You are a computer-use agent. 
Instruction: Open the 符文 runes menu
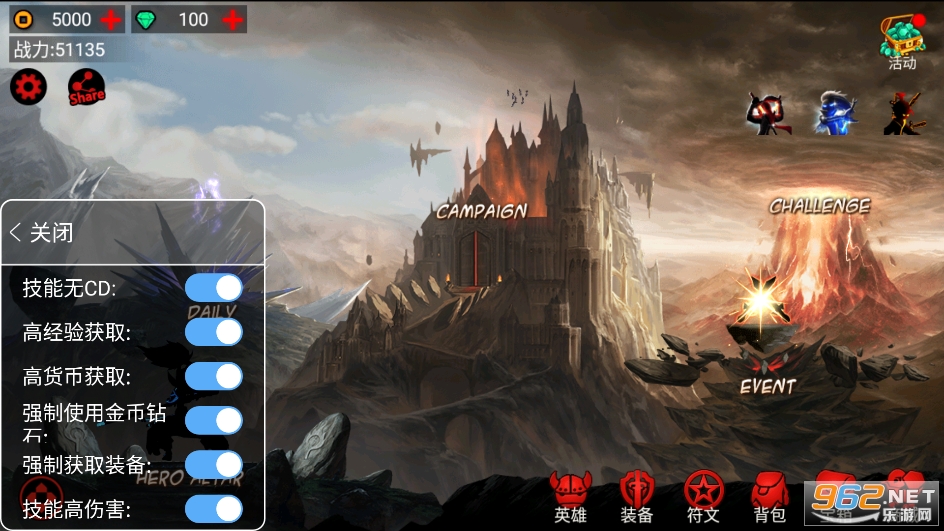click(x=703, y=497)
